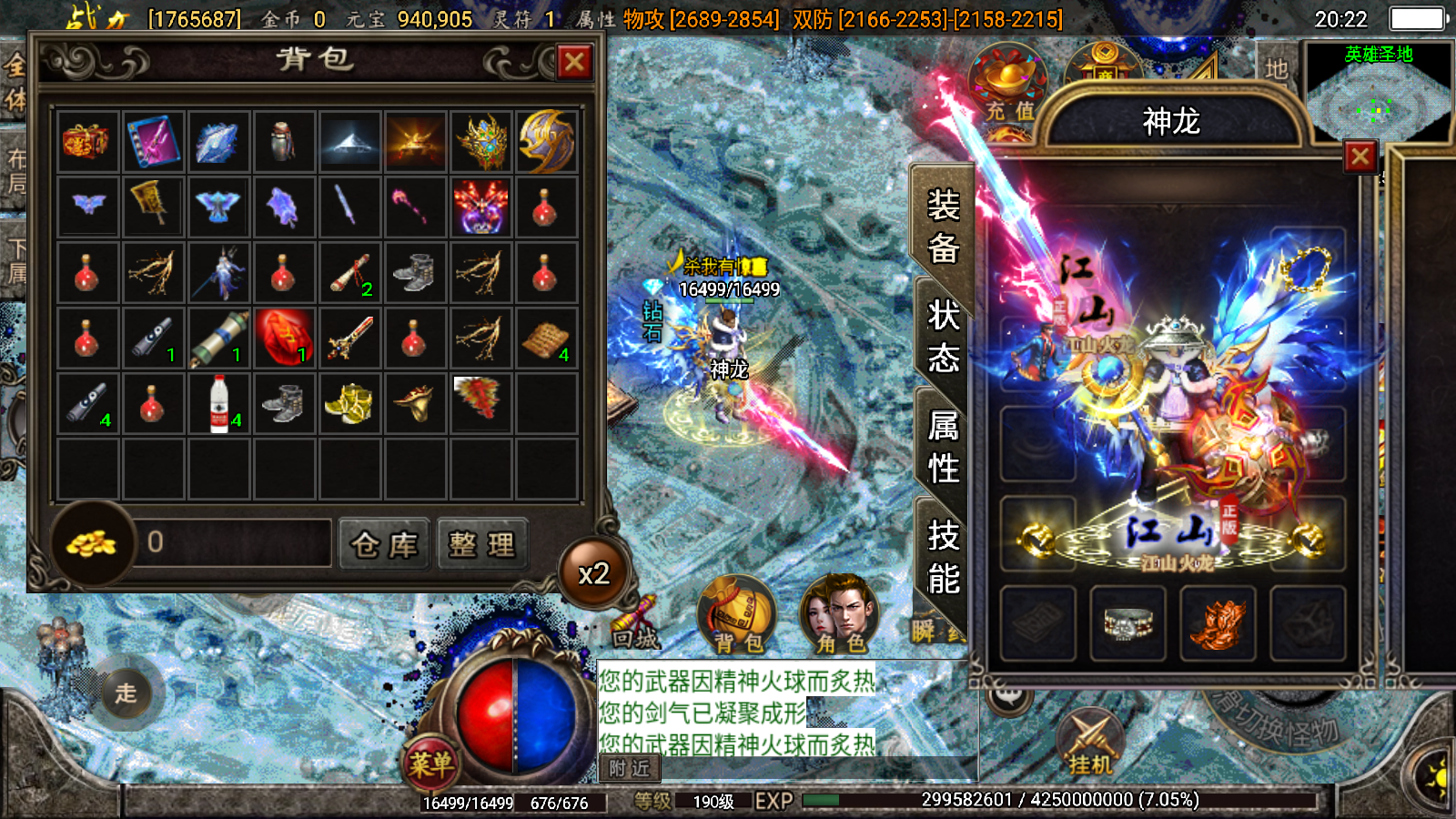Select the 技能 skills tab
Viewport: 1456px width, 819px height.
click(x=943, y=556)
